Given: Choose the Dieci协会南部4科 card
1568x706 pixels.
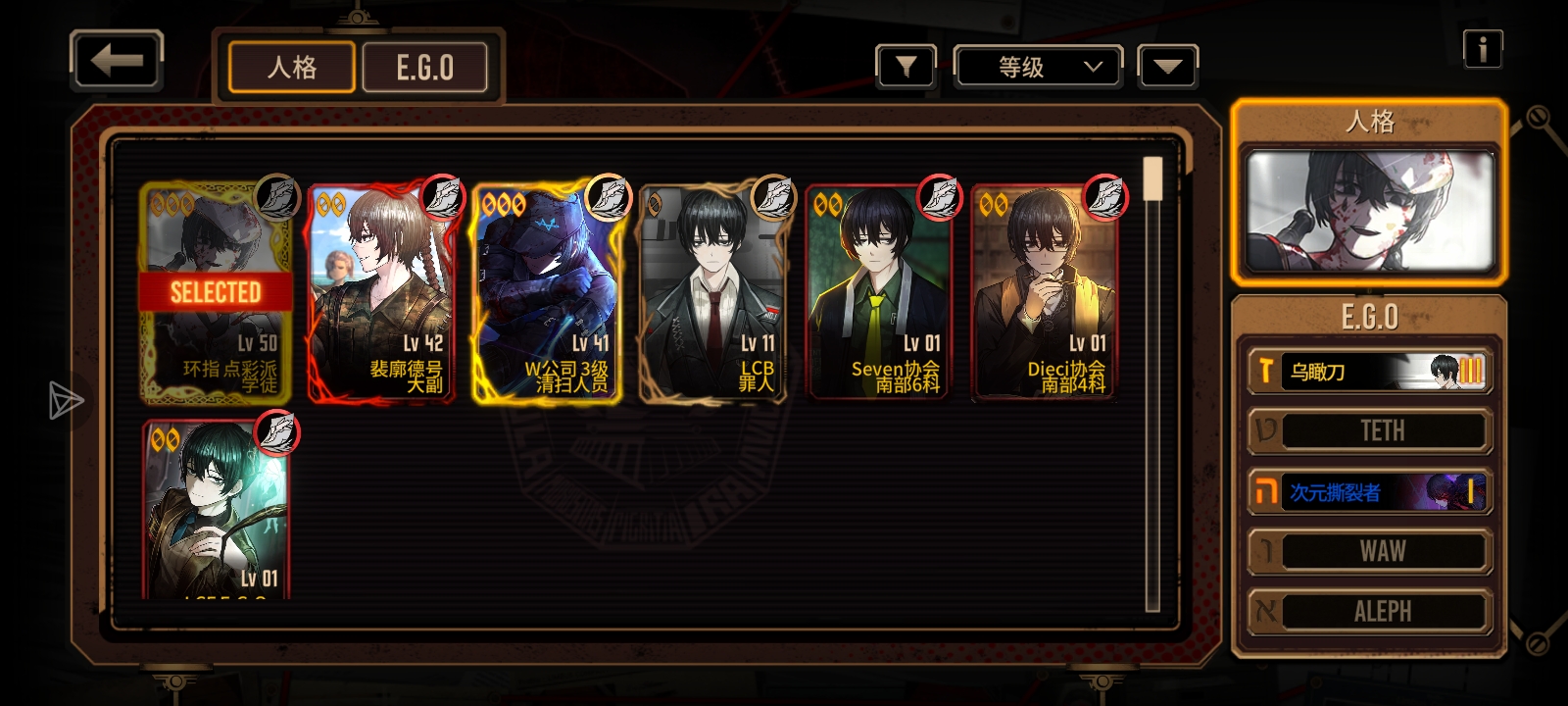Looking at the screenshot, I should coord(1044,293).
